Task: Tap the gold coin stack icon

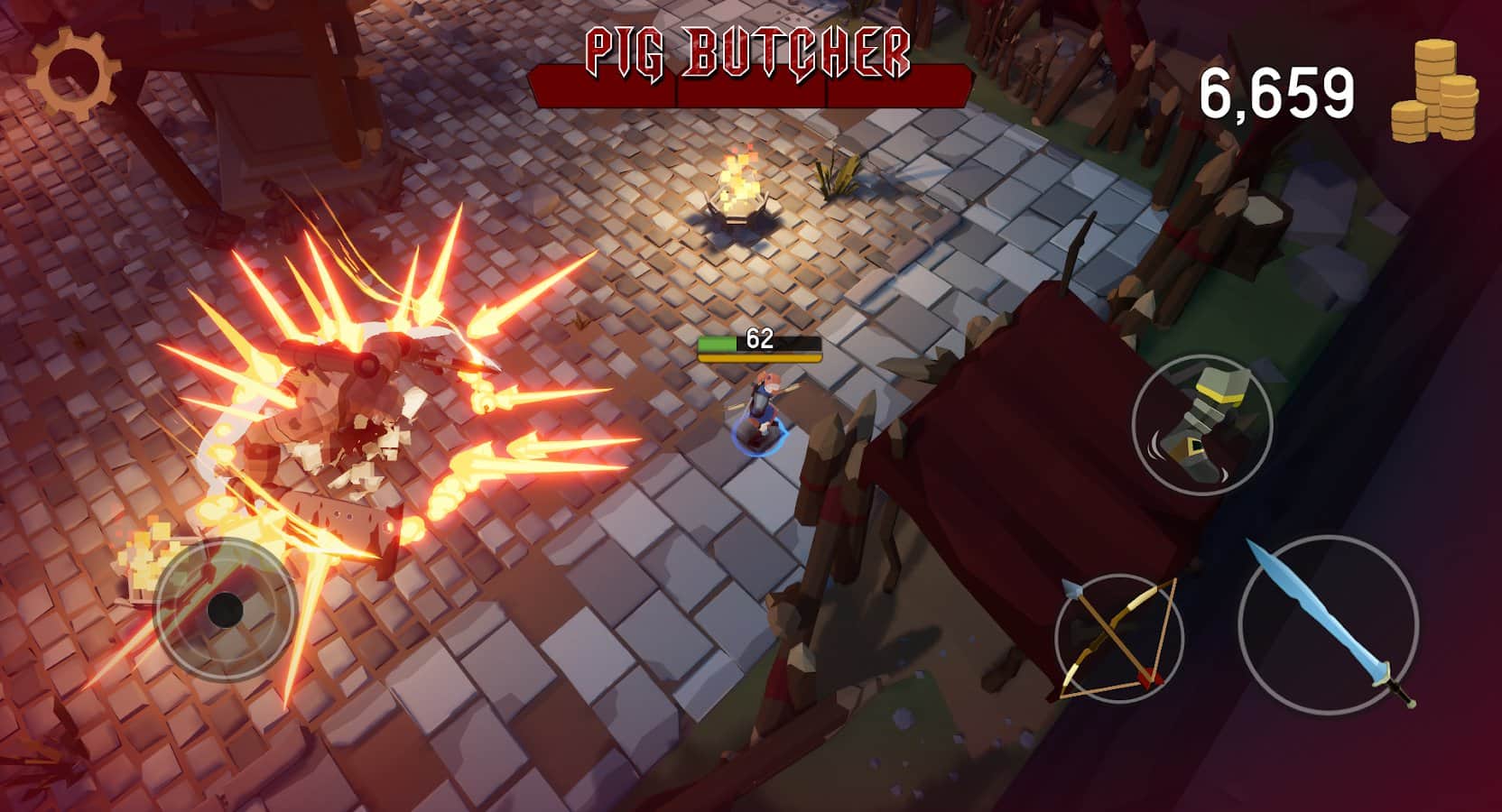Action: click(1434, 92)
